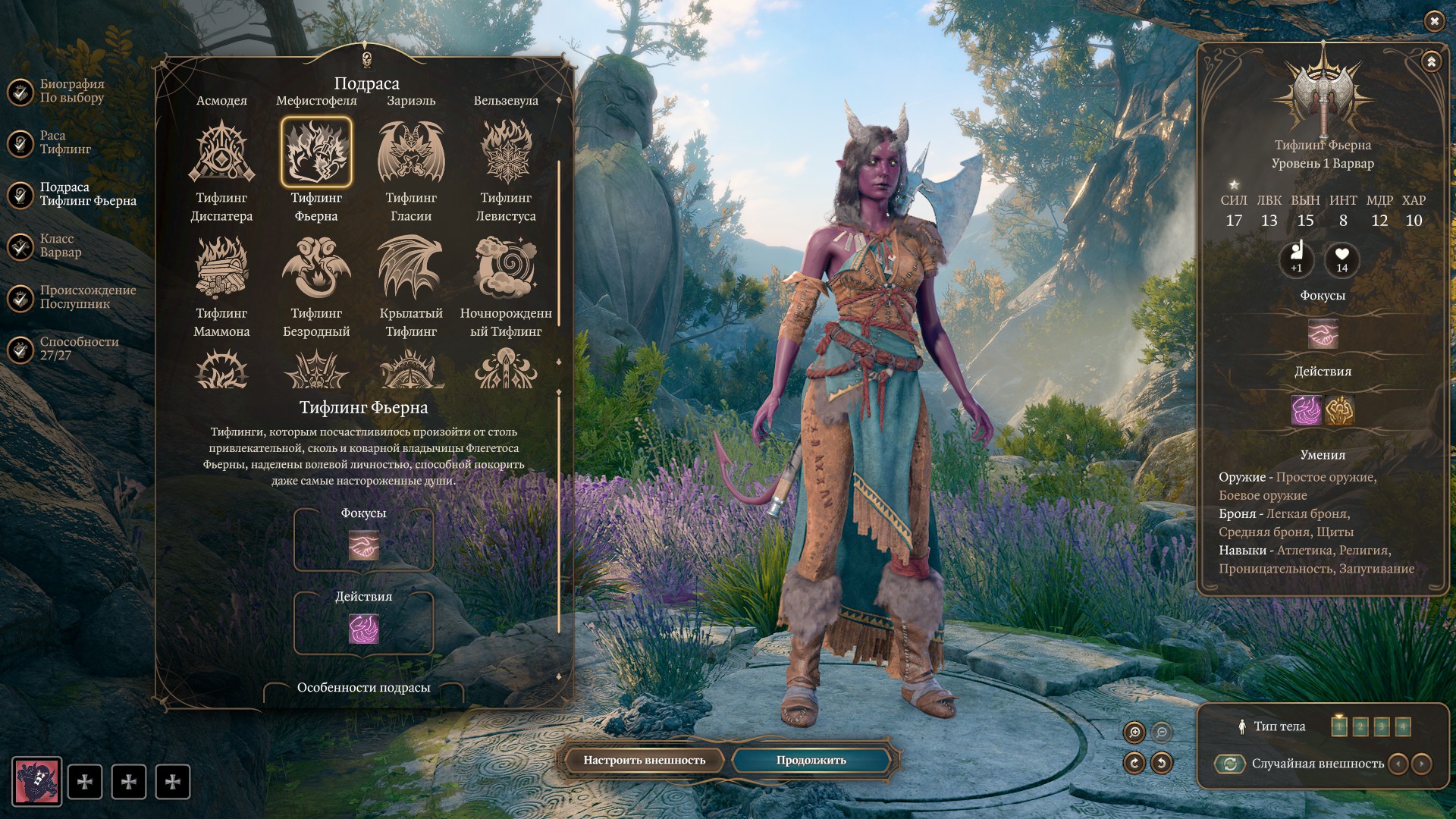Go to the Origin step
This screenshot has width=1456, height=819.
pyautogui.click(x=87, y=297)
